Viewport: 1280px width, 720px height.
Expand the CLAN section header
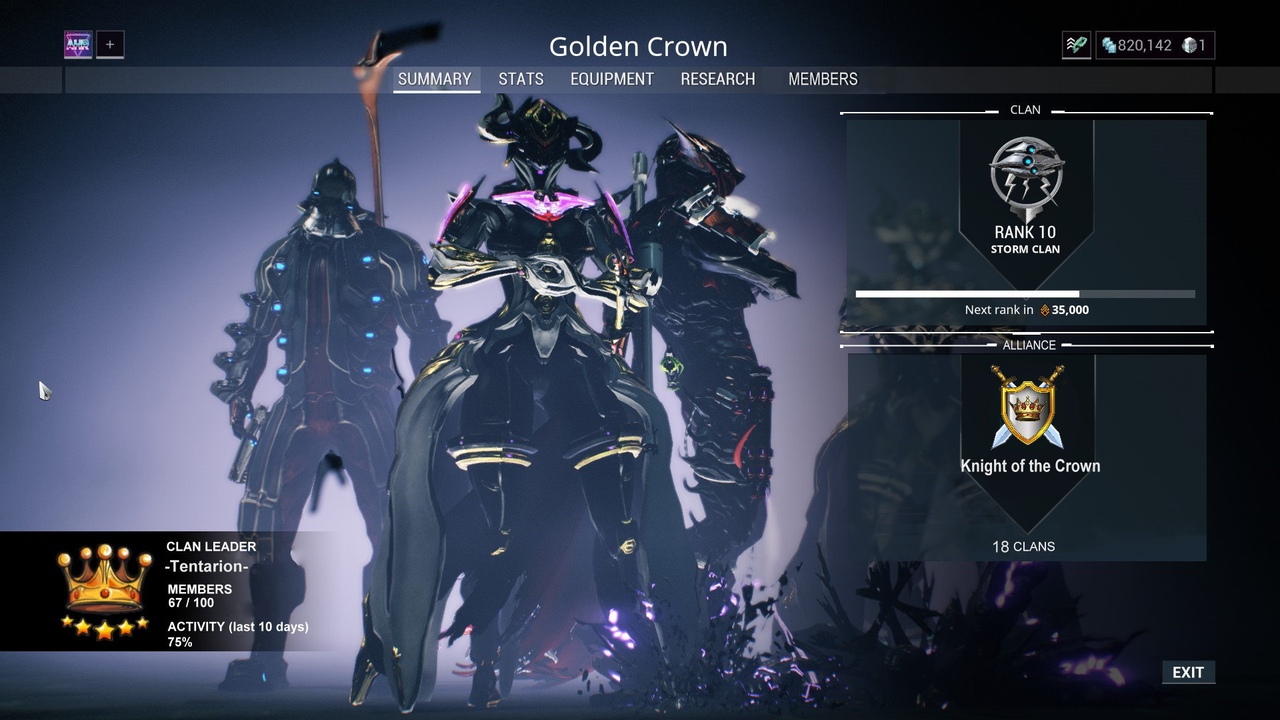pos(1026,110)
